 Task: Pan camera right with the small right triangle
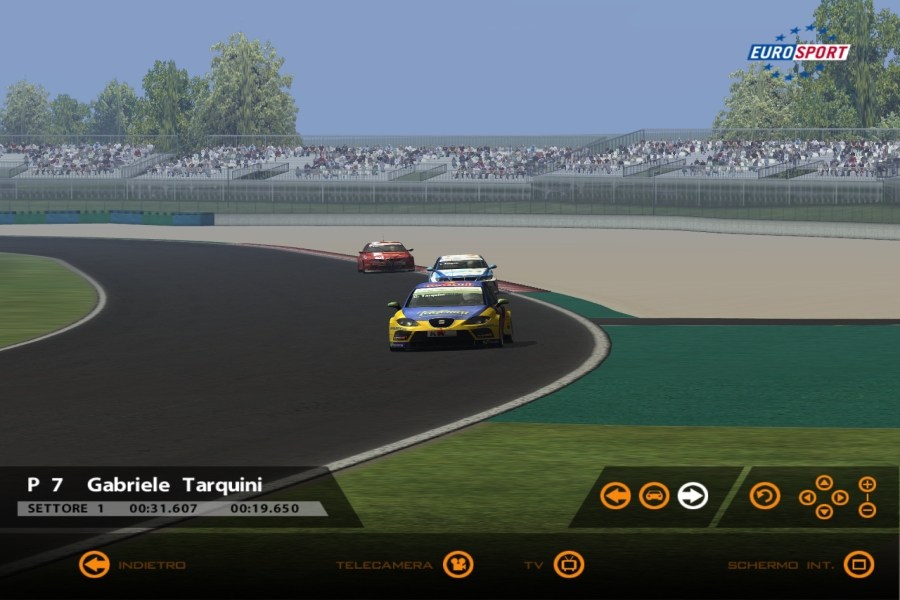(x=840, y=497)
